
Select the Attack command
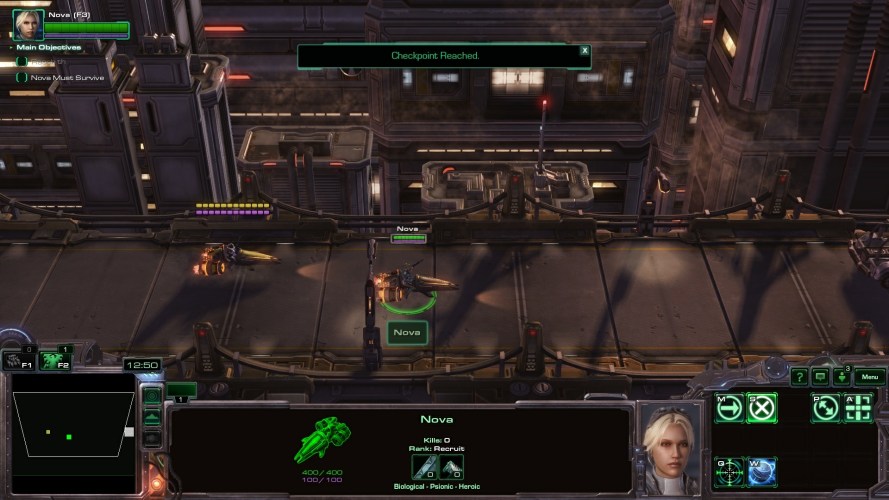click(x=859, y=407)
